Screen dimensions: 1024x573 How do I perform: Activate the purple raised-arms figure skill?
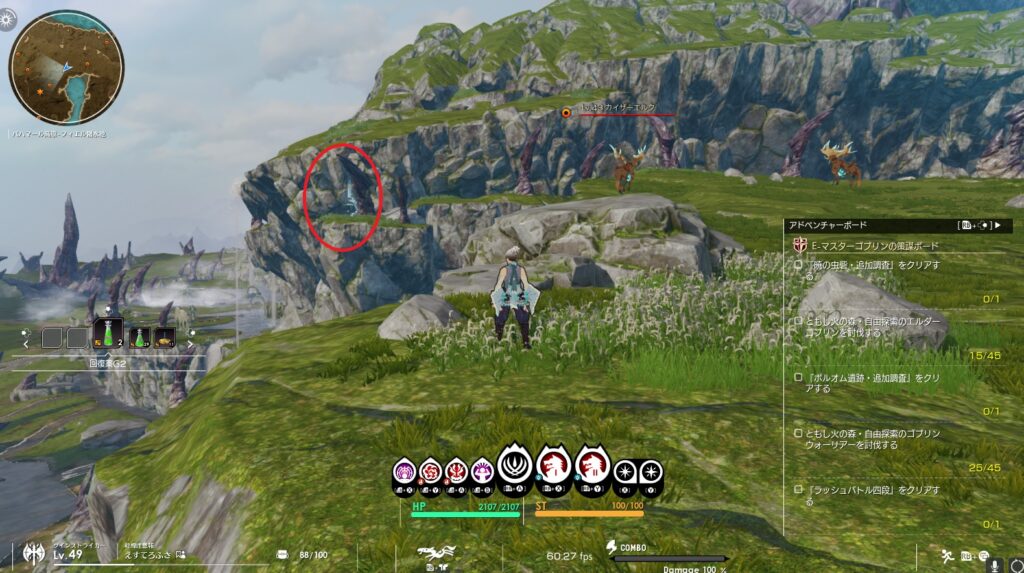pyautogui.click(x=482, y=471)
